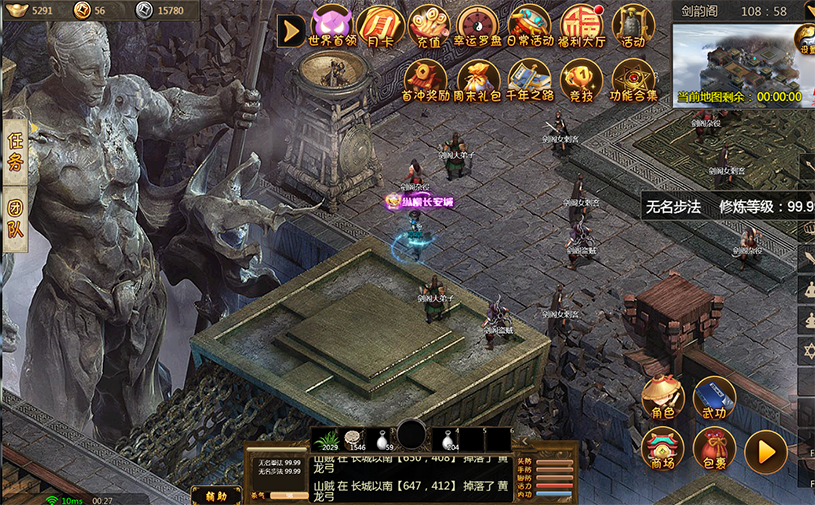Open the 功能合集 function collection
Image resolution: width=815 pixels, height=505 pixels.
(632, 80)
